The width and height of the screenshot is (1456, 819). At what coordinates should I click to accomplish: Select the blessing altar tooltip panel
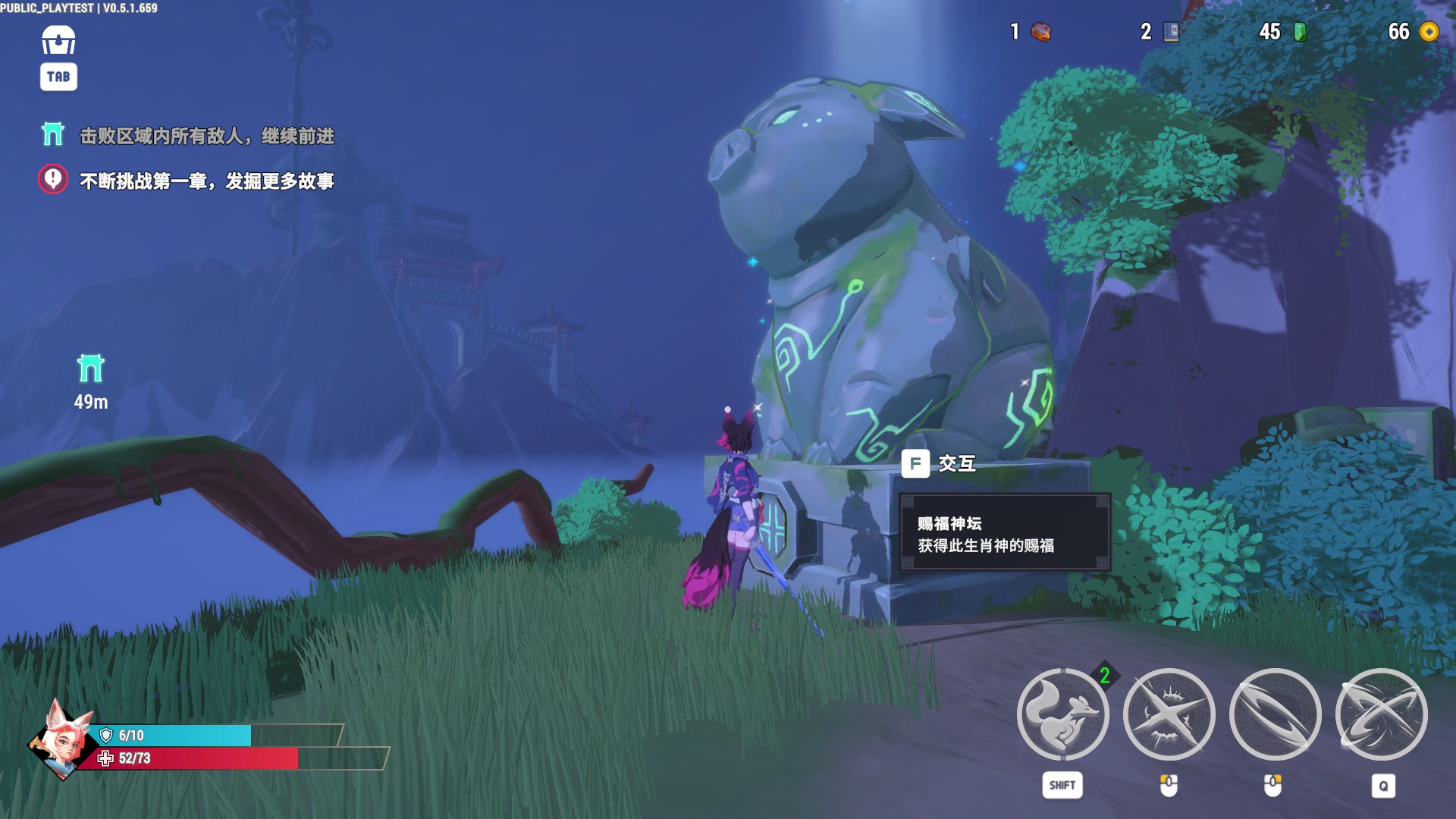1005,534
